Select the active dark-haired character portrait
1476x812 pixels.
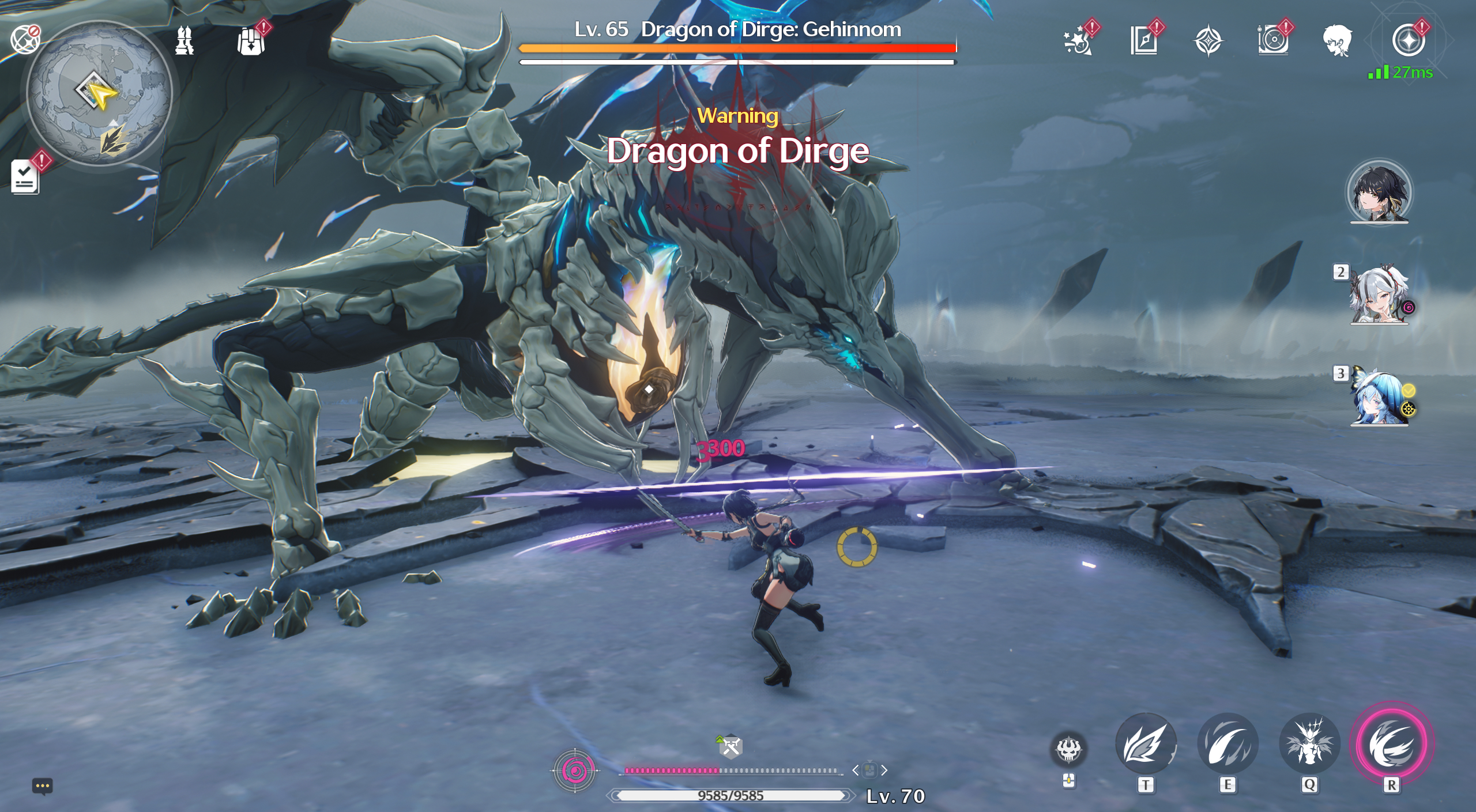pos(1379,192)
